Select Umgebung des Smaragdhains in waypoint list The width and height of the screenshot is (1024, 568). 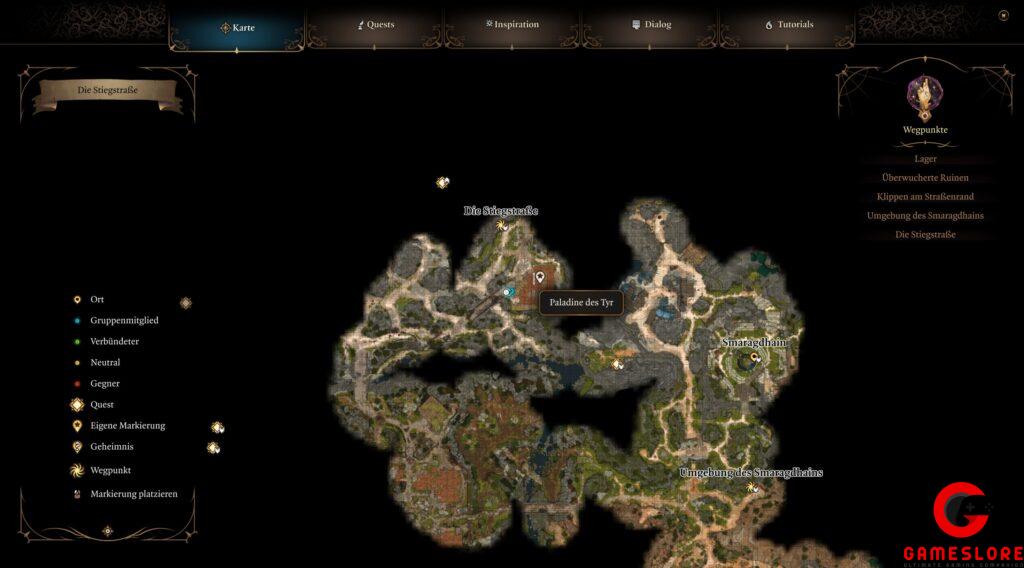(925, 216)
